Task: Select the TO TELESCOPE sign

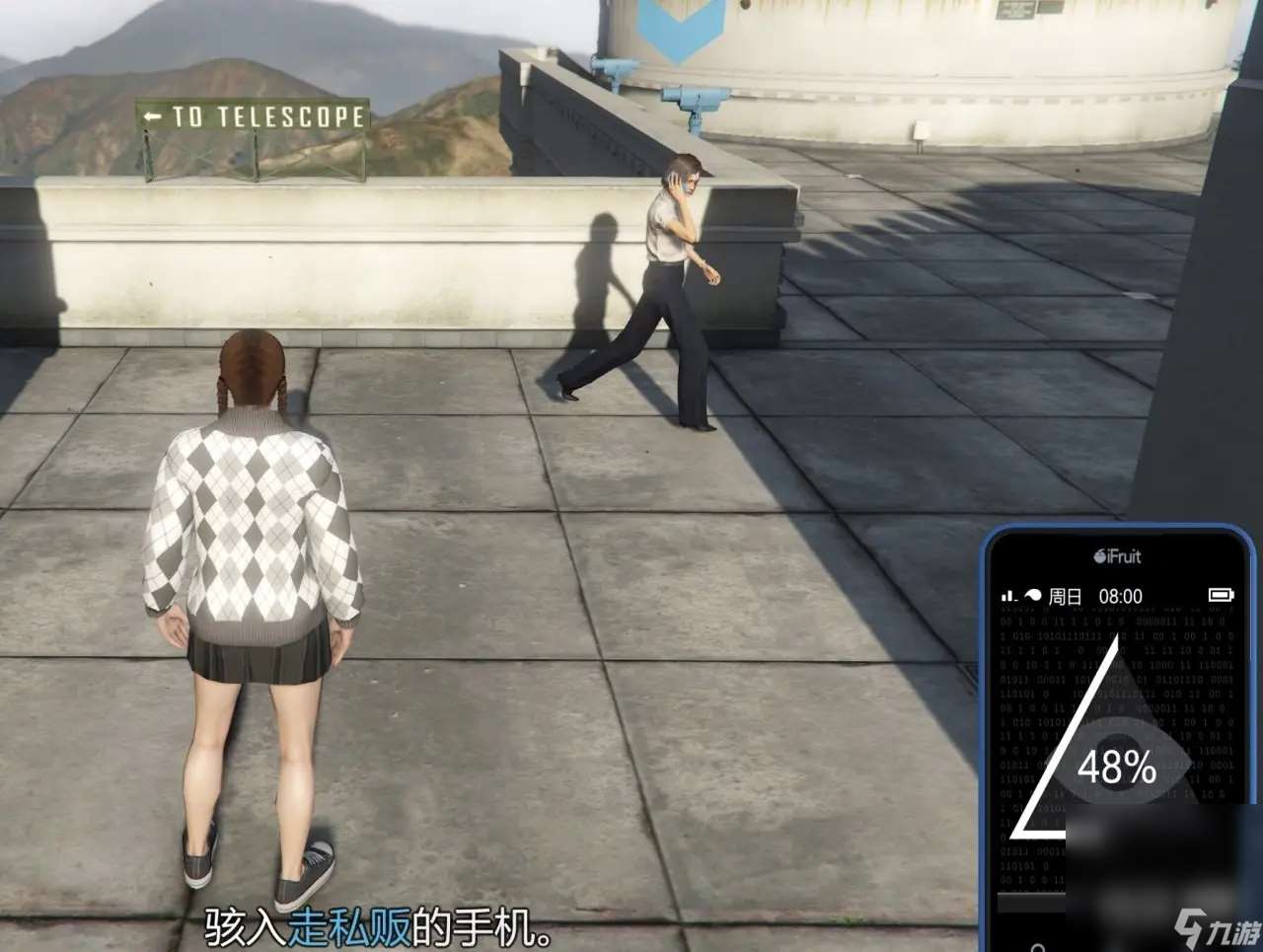Action: [x=254, y=115]
